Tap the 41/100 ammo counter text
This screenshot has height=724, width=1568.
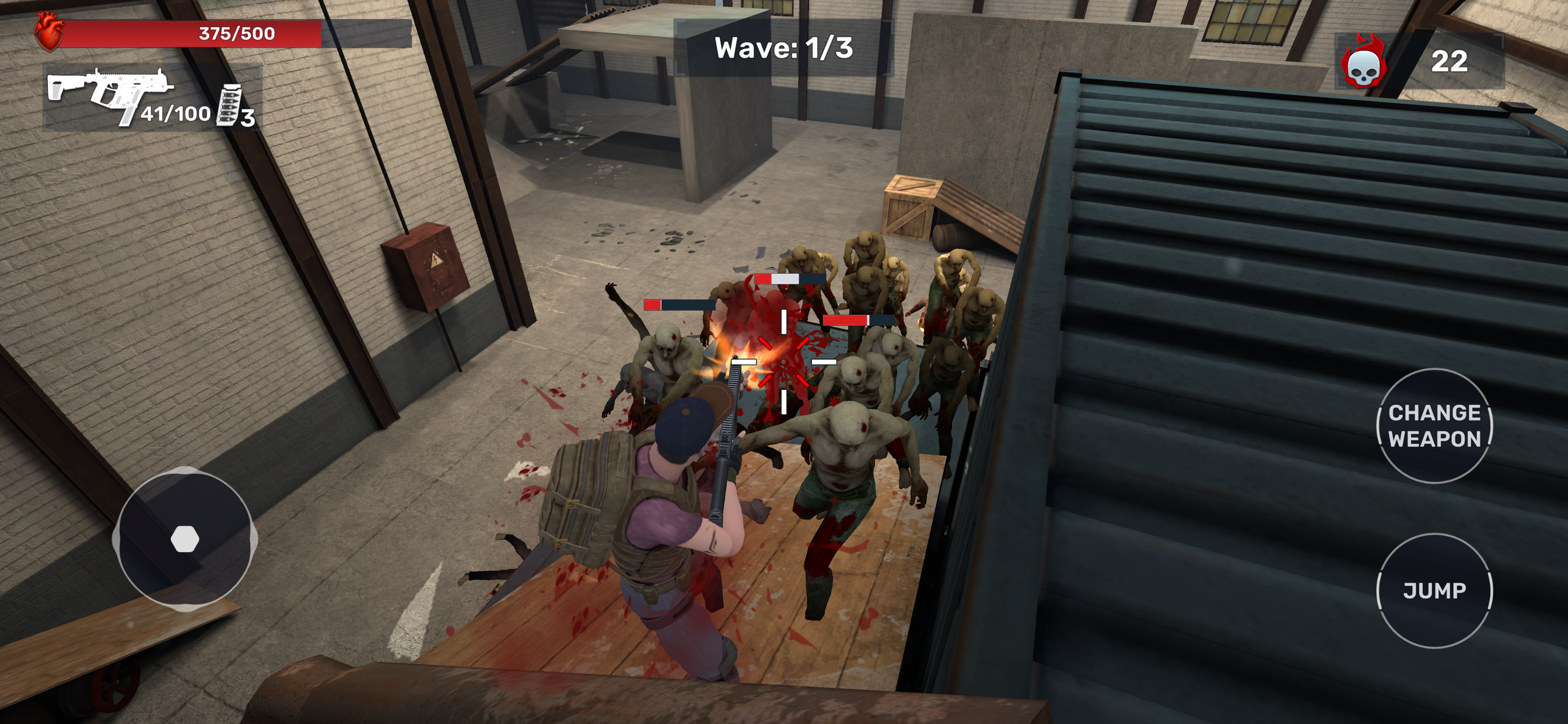coord(176,114)
